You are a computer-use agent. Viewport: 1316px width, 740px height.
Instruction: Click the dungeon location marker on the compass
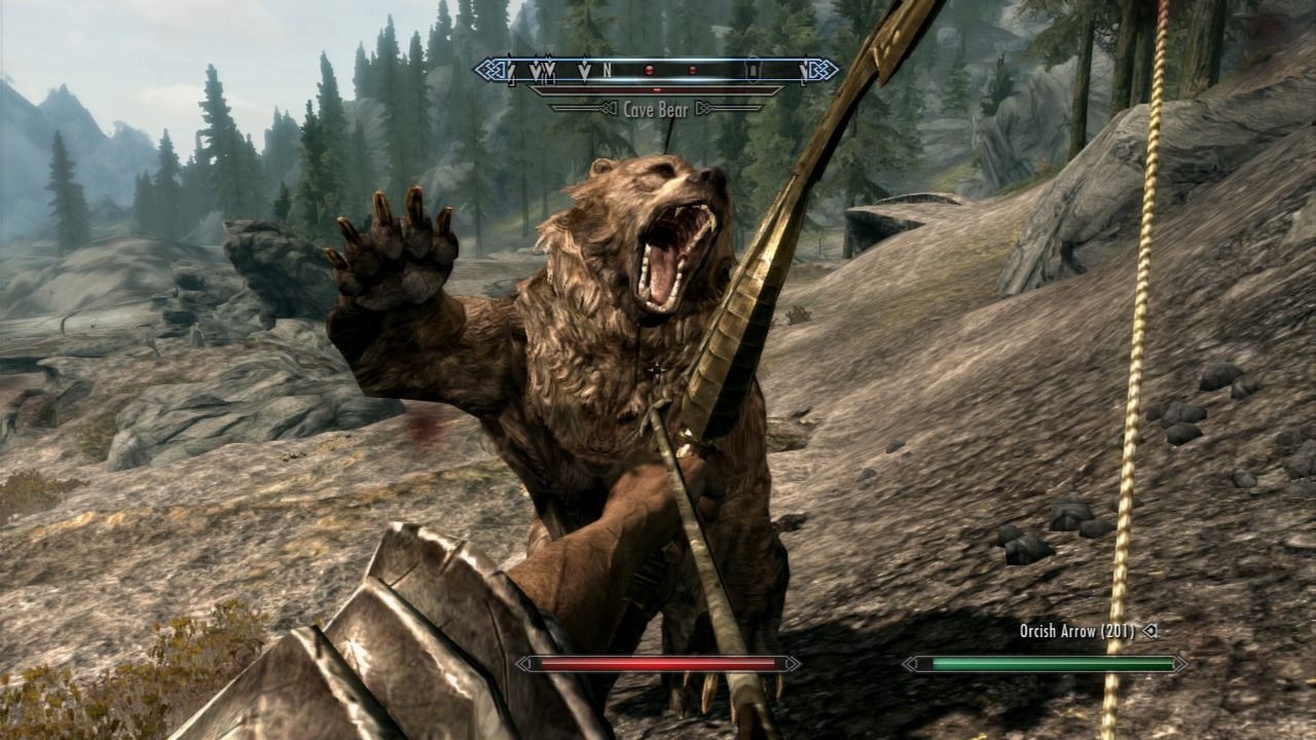pyautogui.click(x=753, y=70)
